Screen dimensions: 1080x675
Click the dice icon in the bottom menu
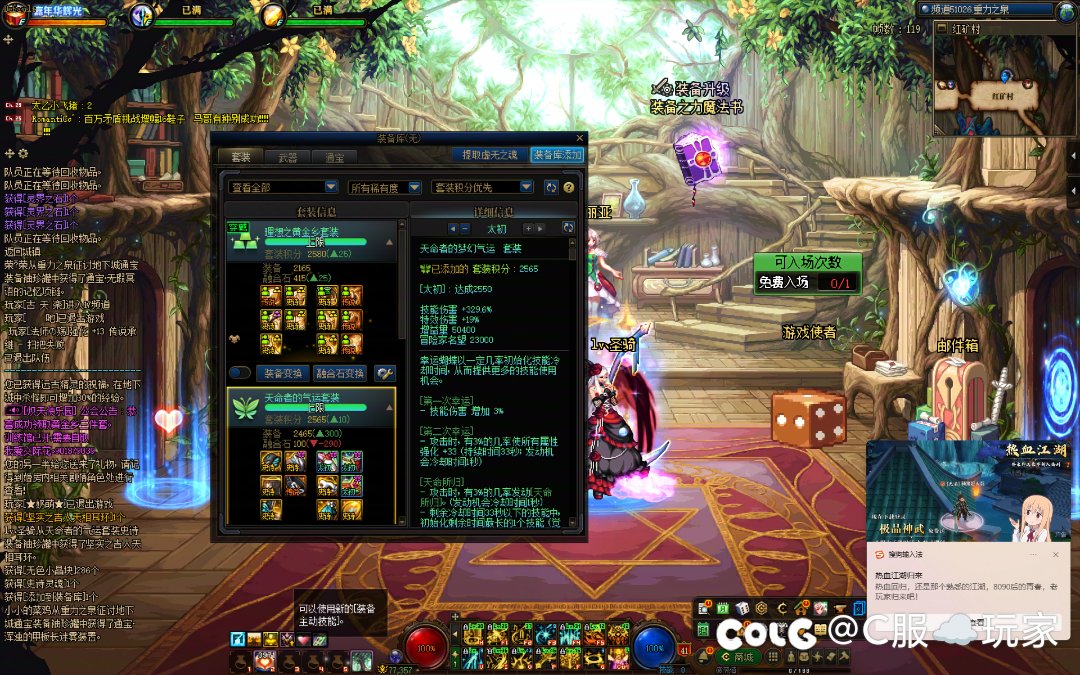click(x=741, y=608)
